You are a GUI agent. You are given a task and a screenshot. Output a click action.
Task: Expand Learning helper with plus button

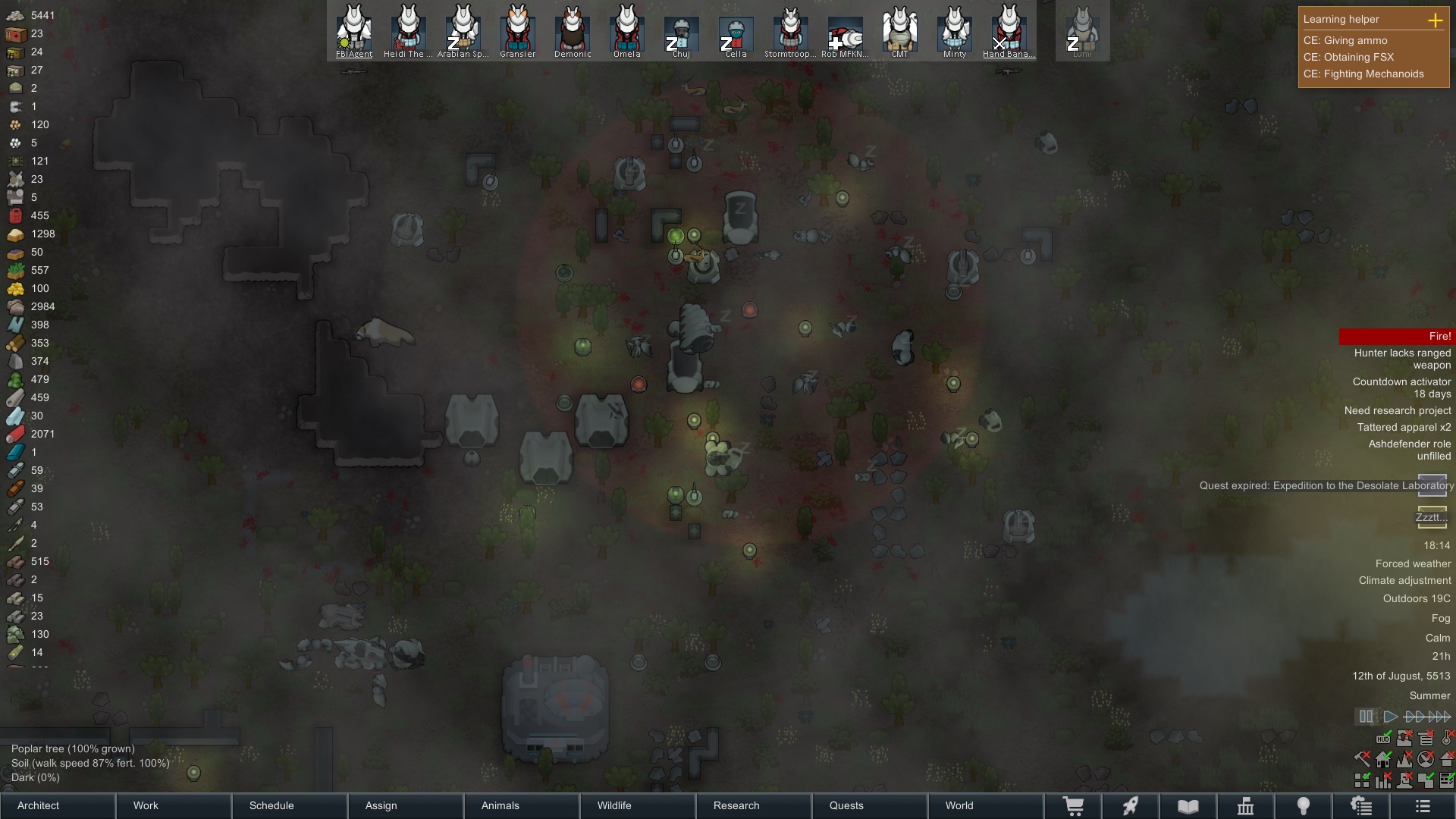(x=1436, y=21)
